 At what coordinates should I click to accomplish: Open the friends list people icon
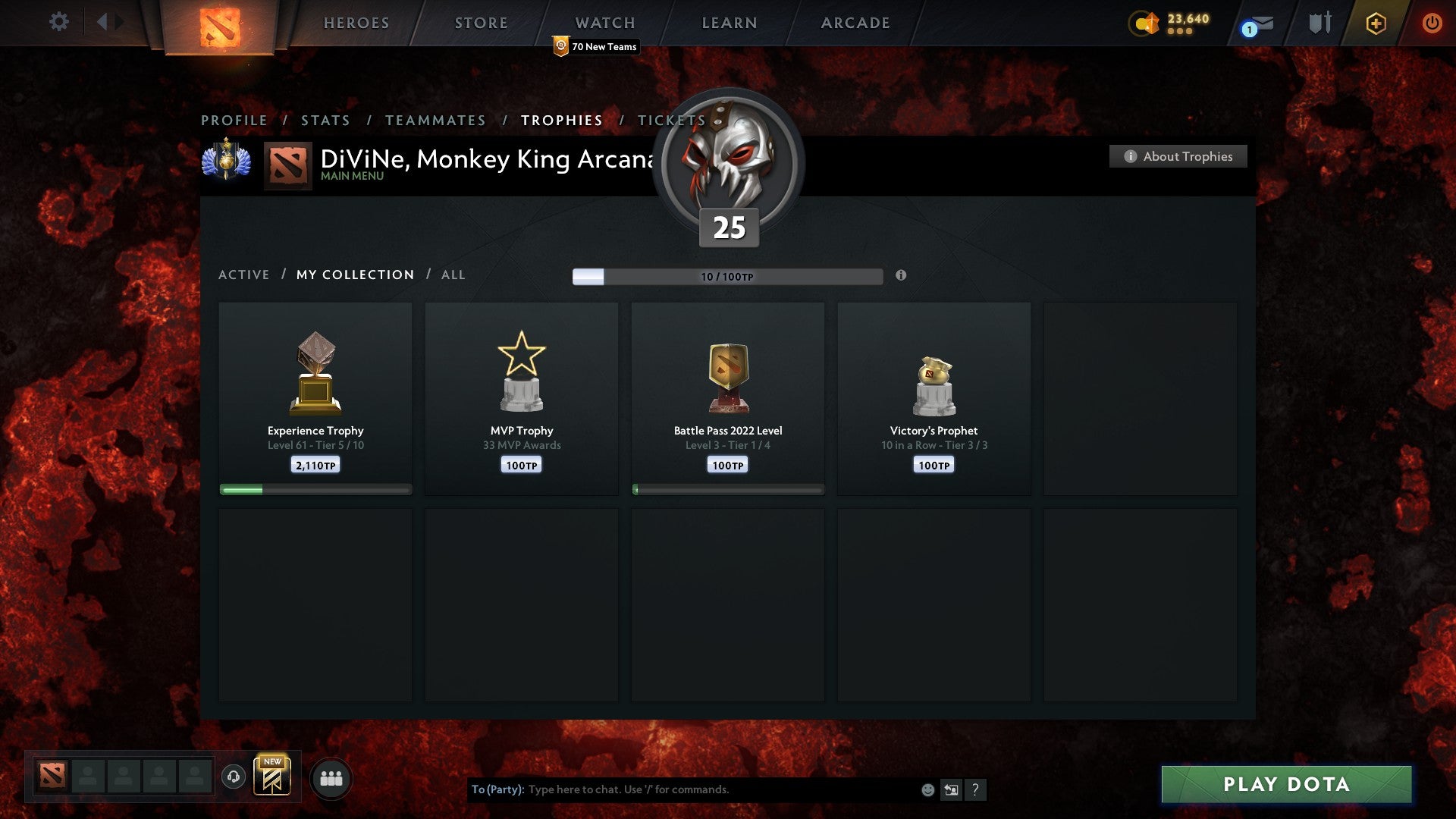pyautogui.click(x=331, y=777)
